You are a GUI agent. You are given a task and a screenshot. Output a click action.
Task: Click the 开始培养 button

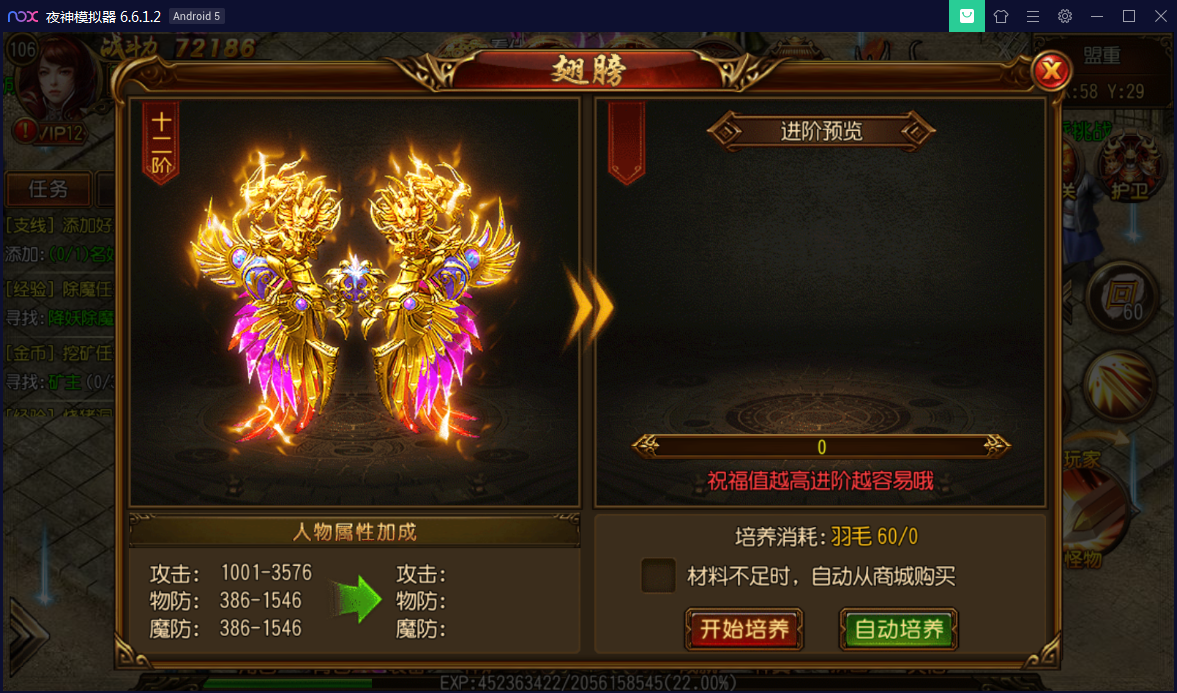[x=744, y=629]
